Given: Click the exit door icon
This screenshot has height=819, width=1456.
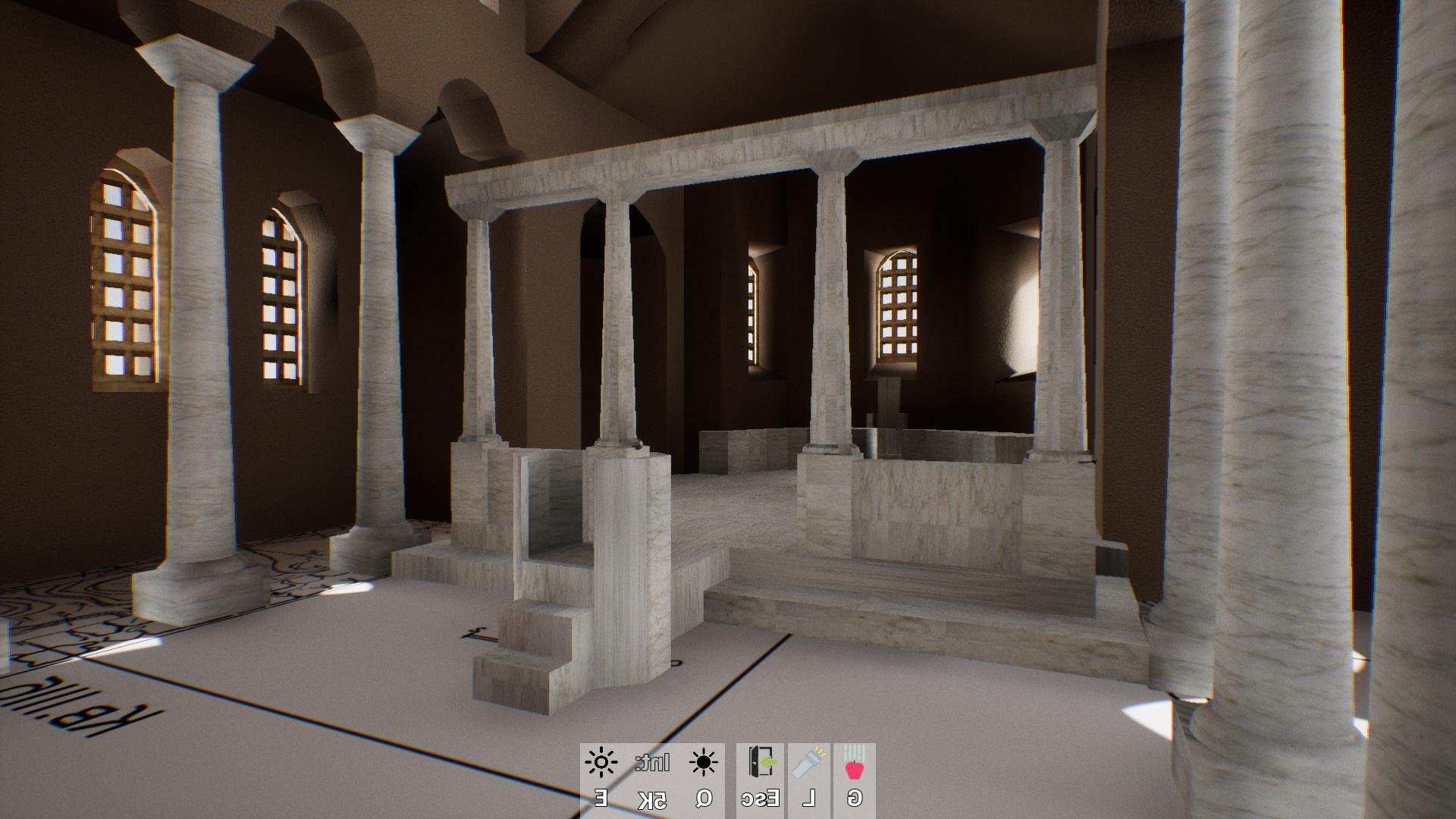Looking at the screenshot, I should click(x=761, y=763).
